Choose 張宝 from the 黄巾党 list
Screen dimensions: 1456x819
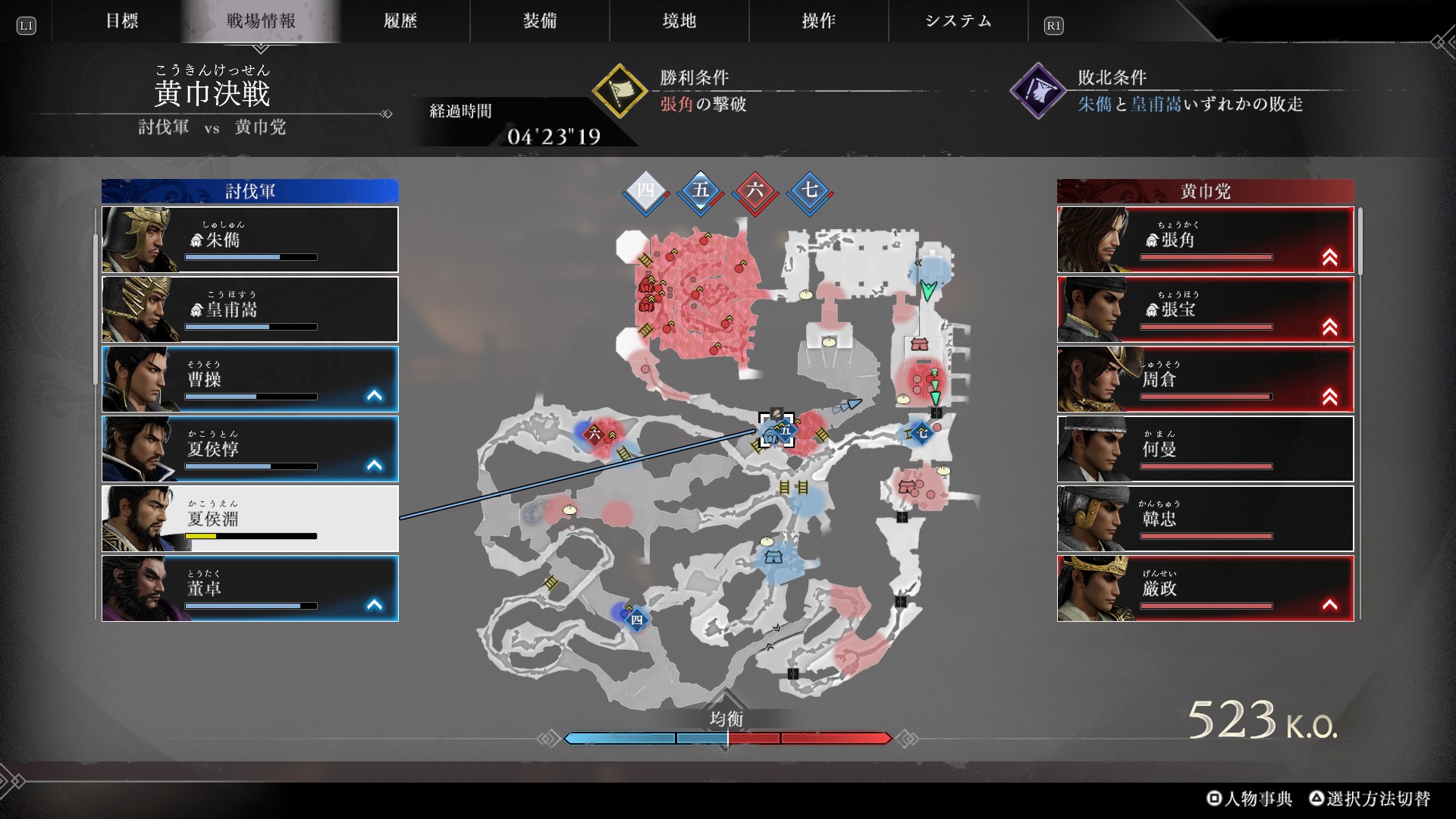[1205, 309]
